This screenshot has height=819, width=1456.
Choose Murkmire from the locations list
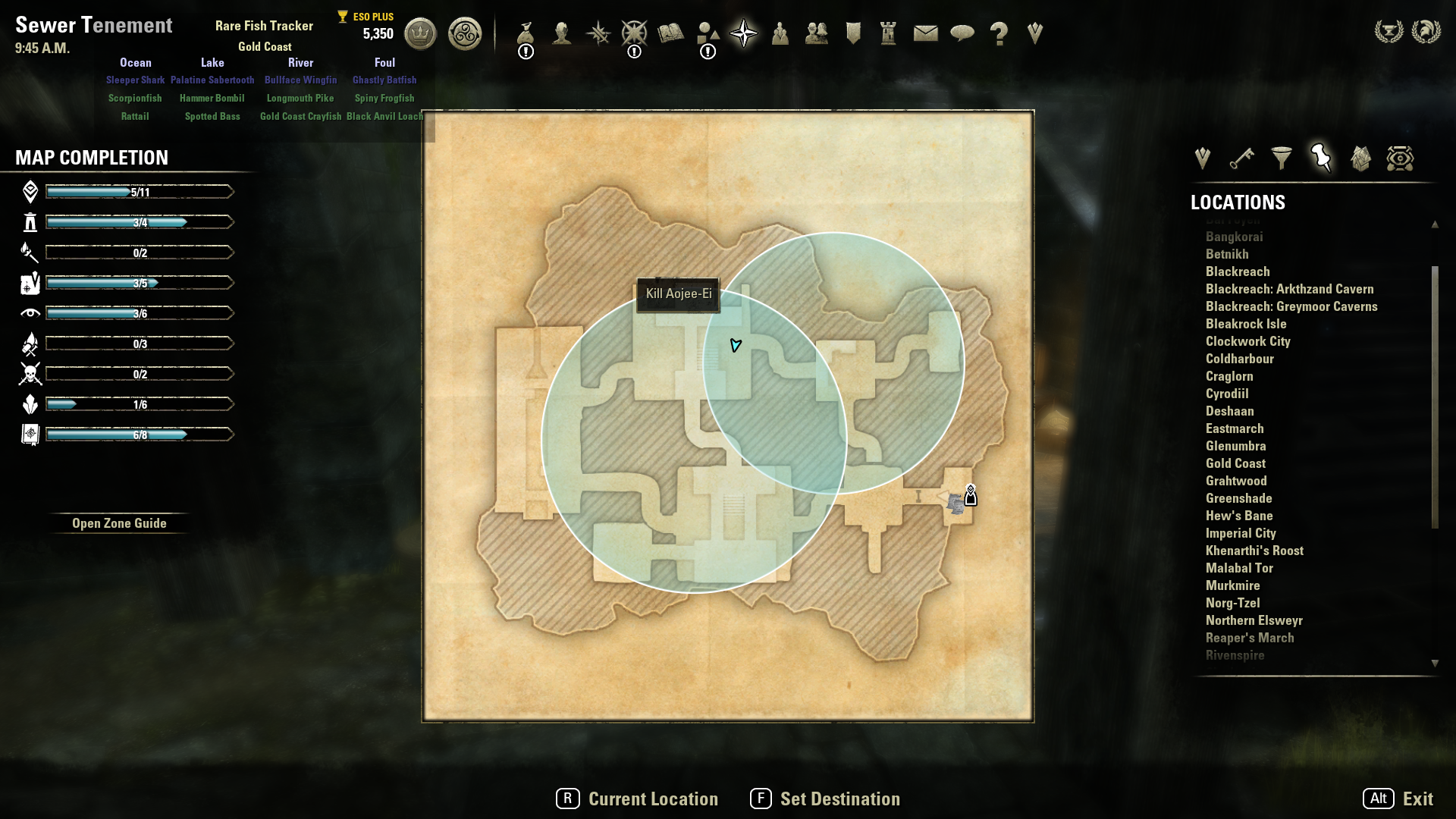(1232, 585)
